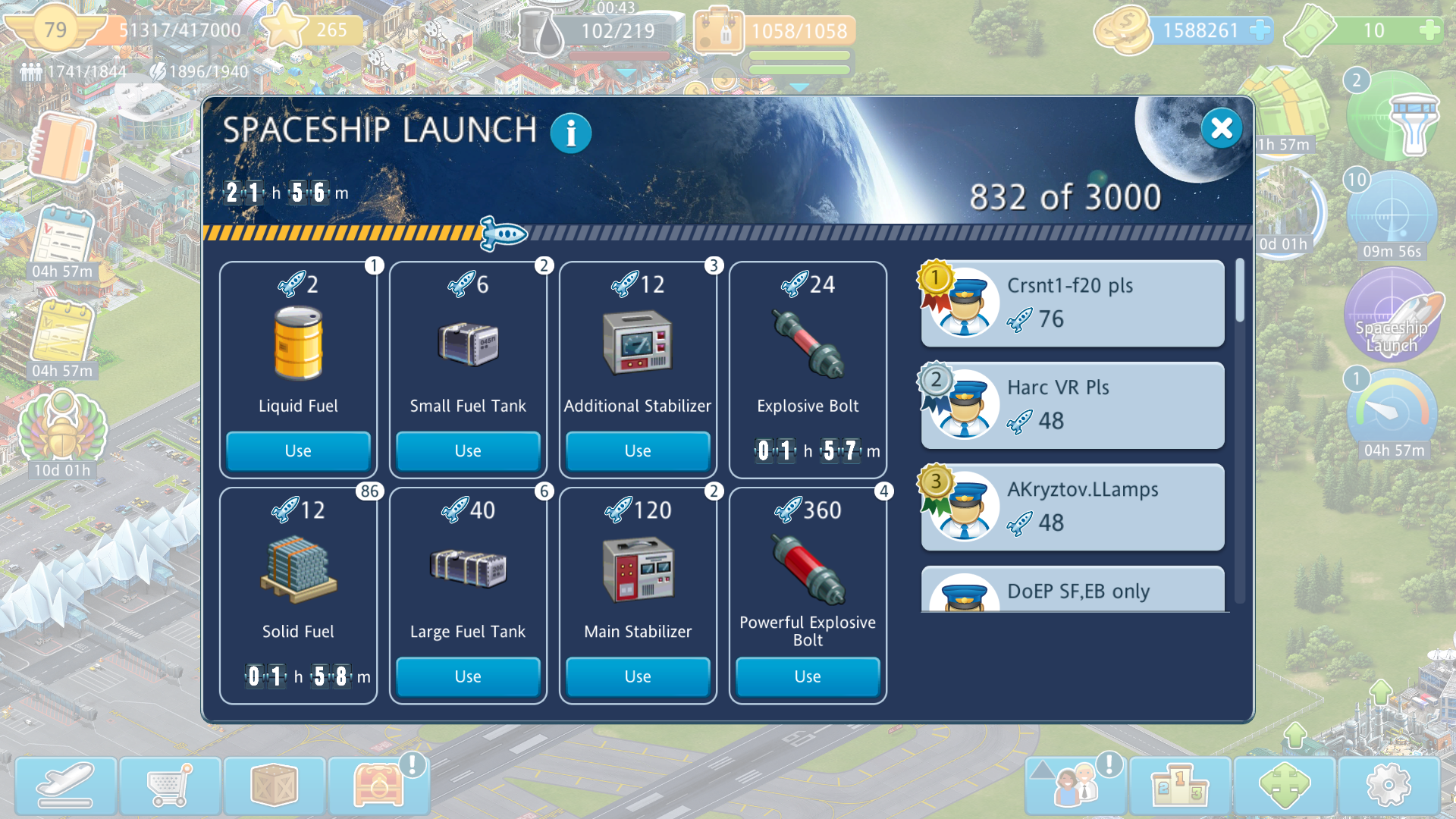Open the settings gear menu
Viewport: 1456px width, 819px height.
coord(1389,786)
